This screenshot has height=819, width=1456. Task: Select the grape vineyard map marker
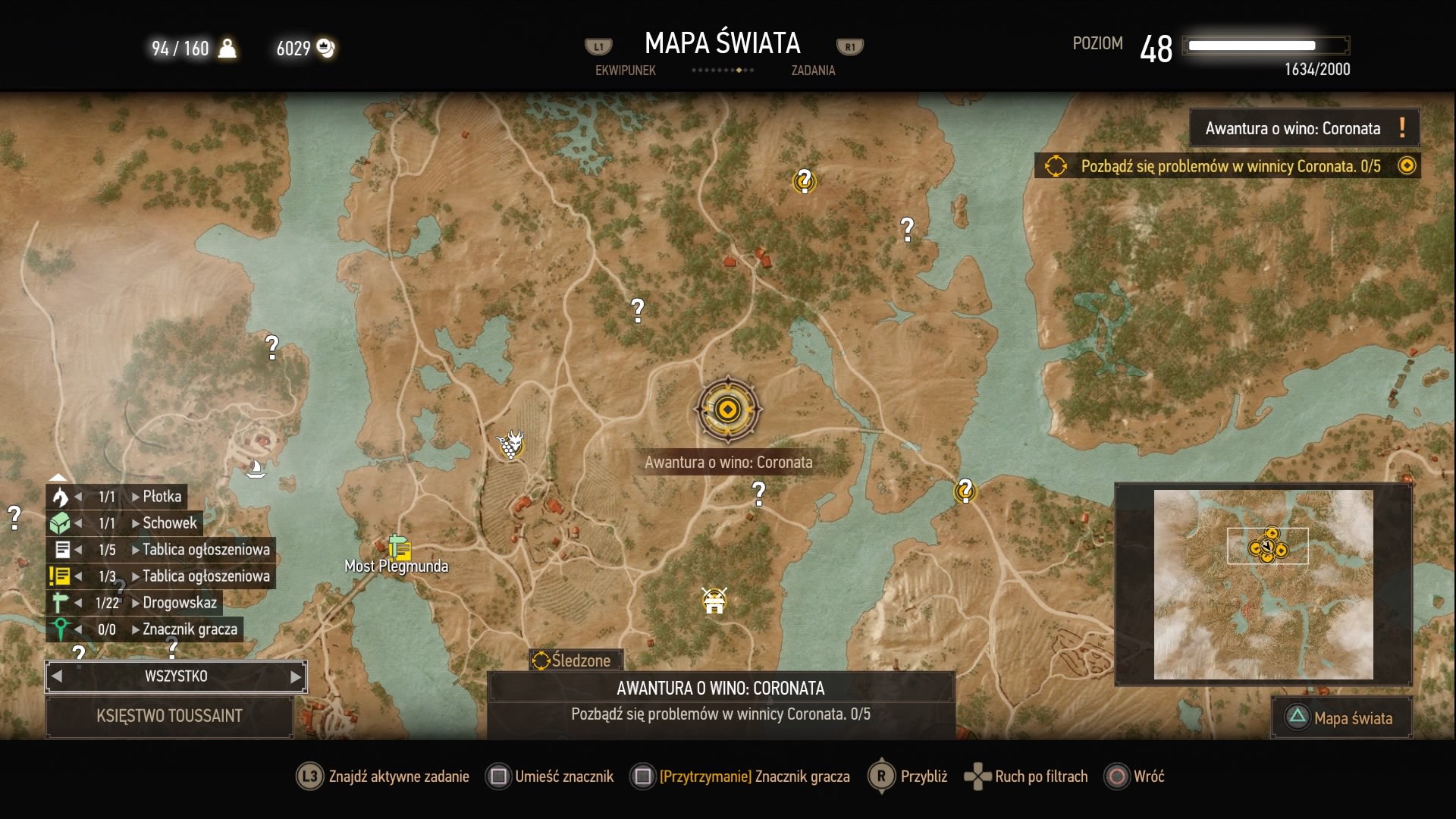(510, 444)
